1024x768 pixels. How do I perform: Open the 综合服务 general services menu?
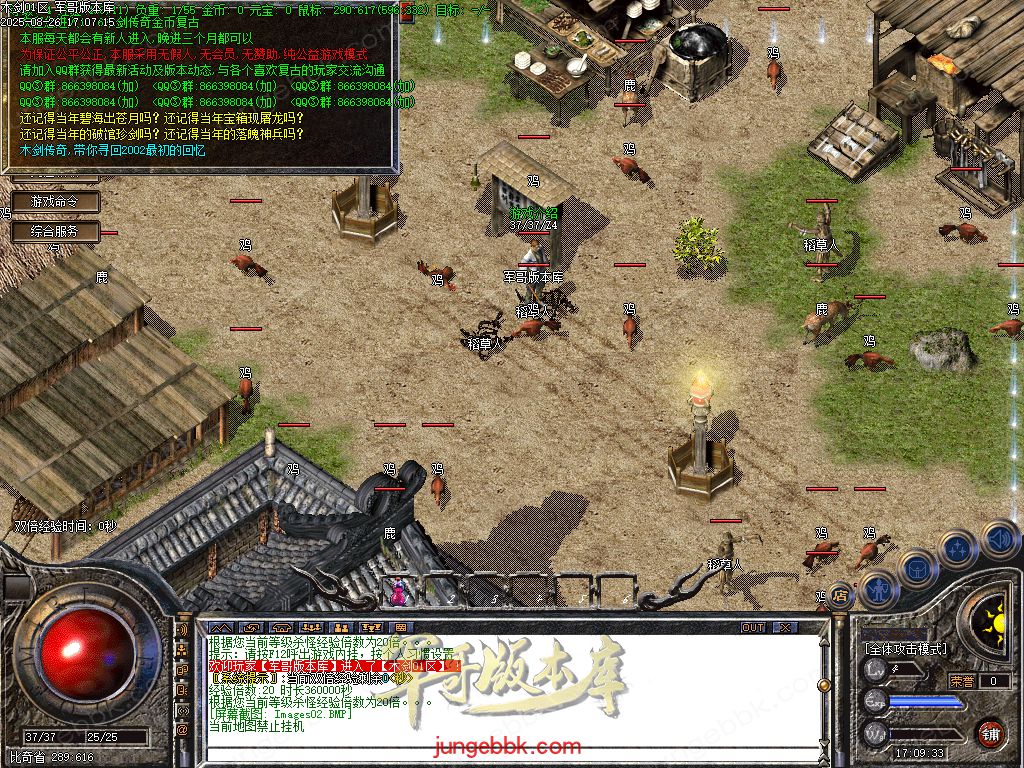pos(54,232)
